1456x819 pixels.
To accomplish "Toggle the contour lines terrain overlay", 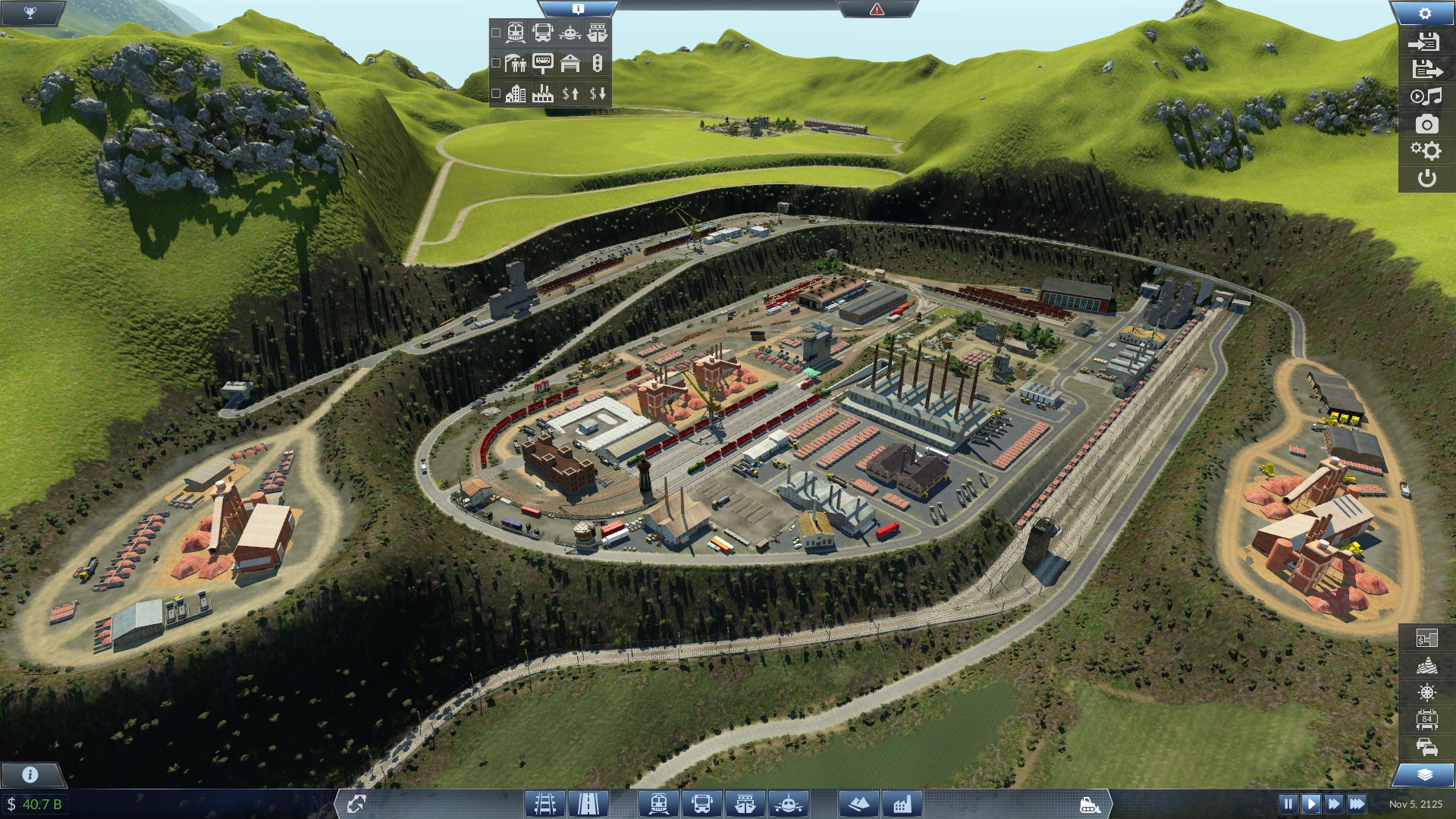I will pyautogui.click(x=1426, y=665).
